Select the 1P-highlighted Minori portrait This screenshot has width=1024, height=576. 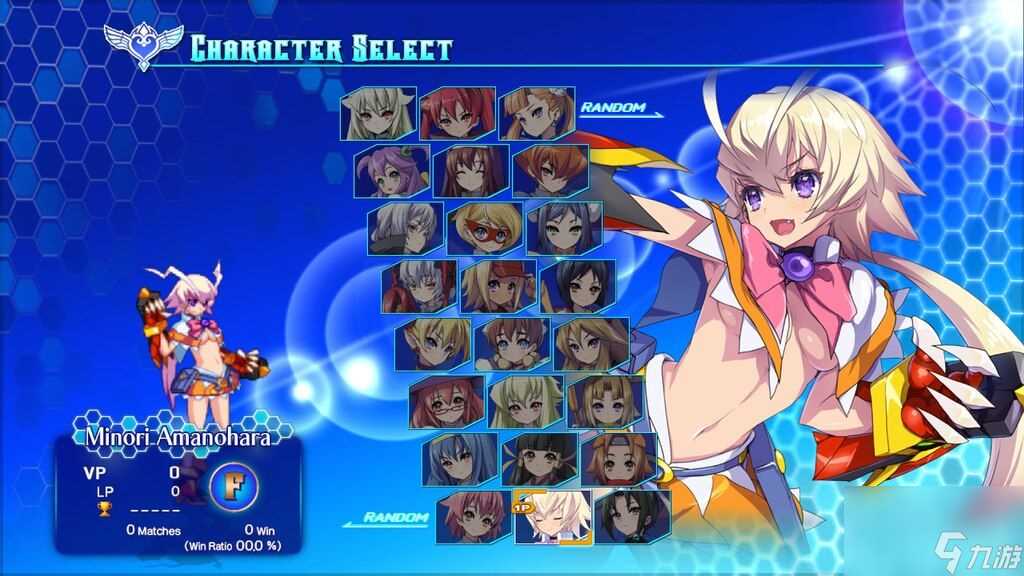tap(552, 516)
